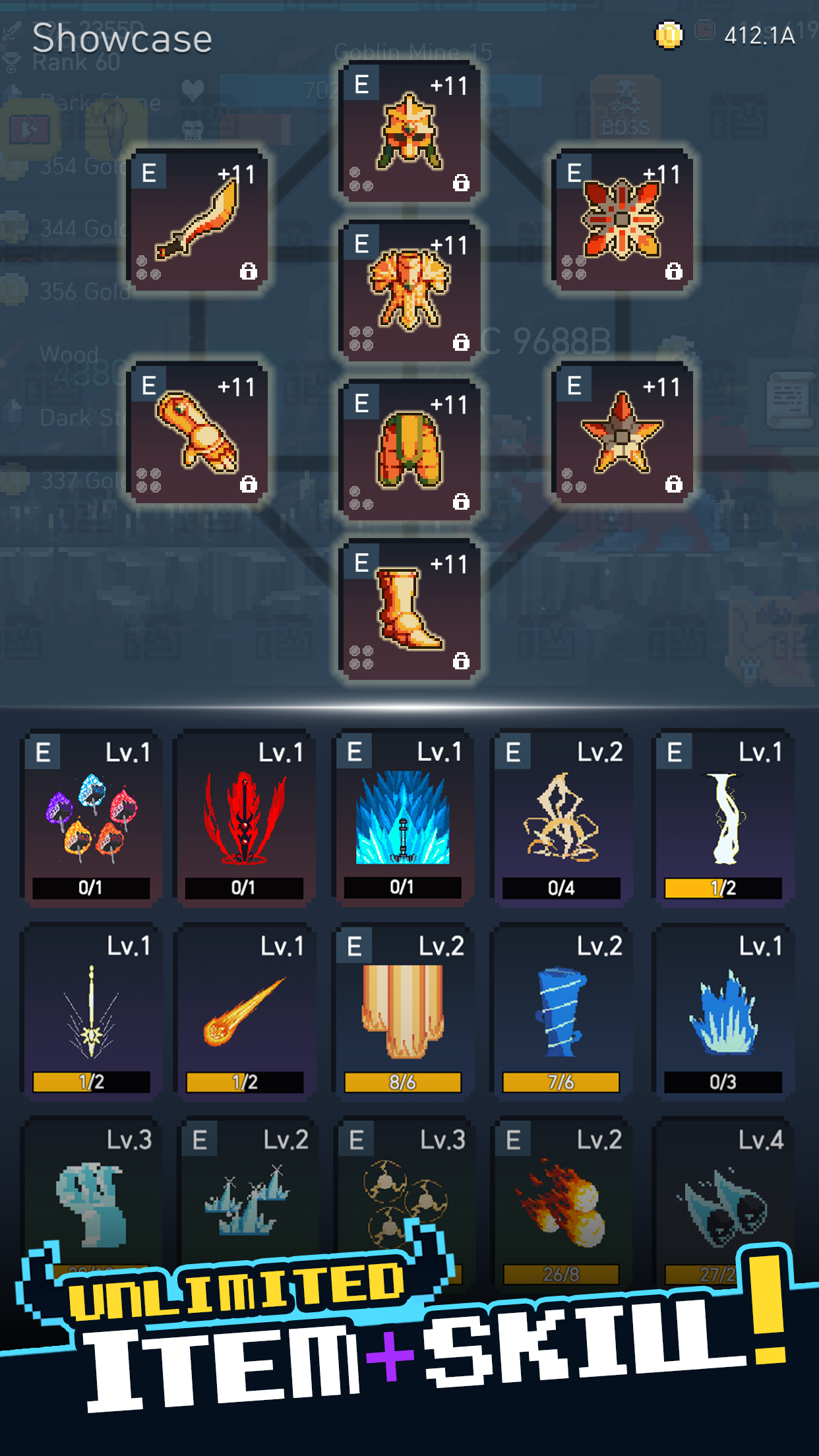Select the star-shaped accessory slot
This screenshot has height=1456, width=819.
(x=622, y=433)
